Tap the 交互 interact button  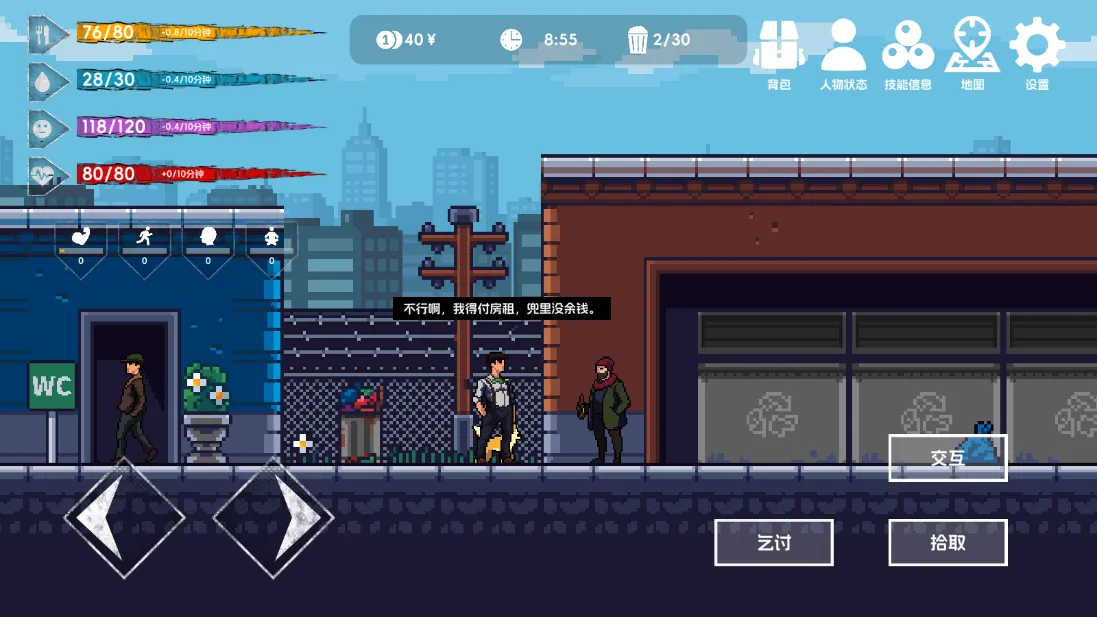tap(947, 458)
